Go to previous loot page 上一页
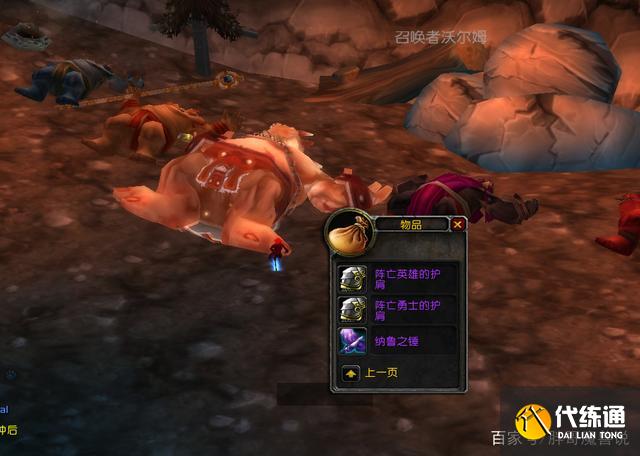The height and width of the screenshot is (456, 640). [x=351, y=373]
